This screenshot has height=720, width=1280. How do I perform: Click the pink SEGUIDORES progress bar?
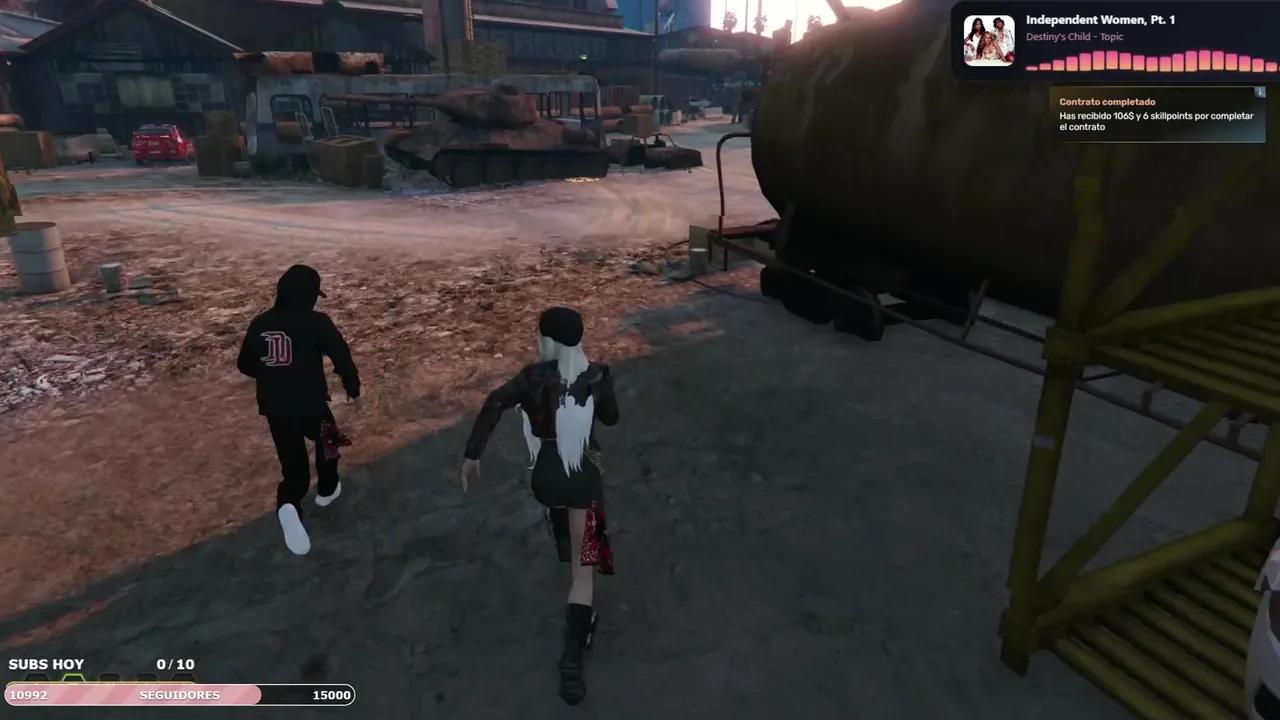point(130,695)
